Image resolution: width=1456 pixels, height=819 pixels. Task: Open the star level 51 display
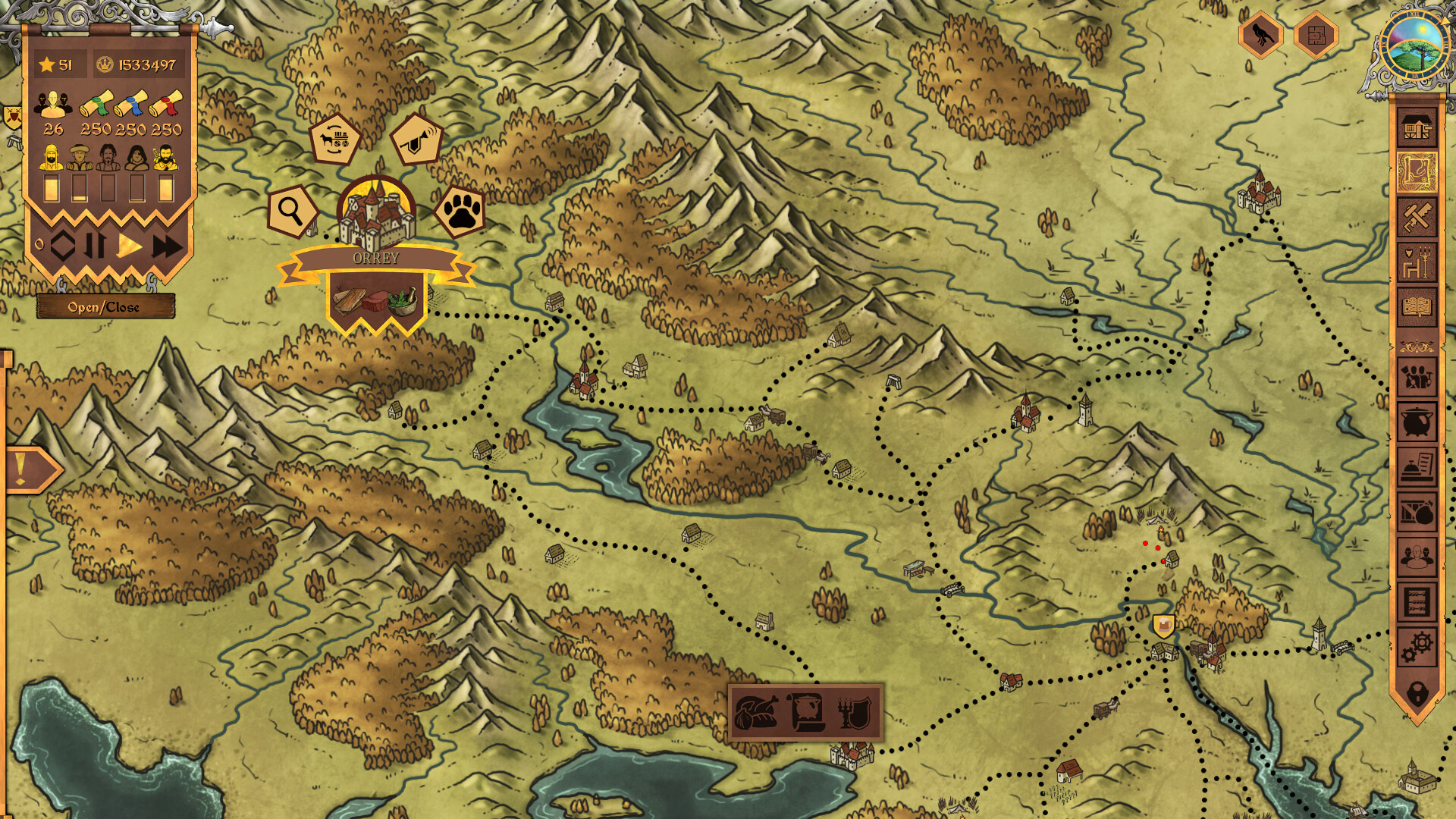pos(55,64)
